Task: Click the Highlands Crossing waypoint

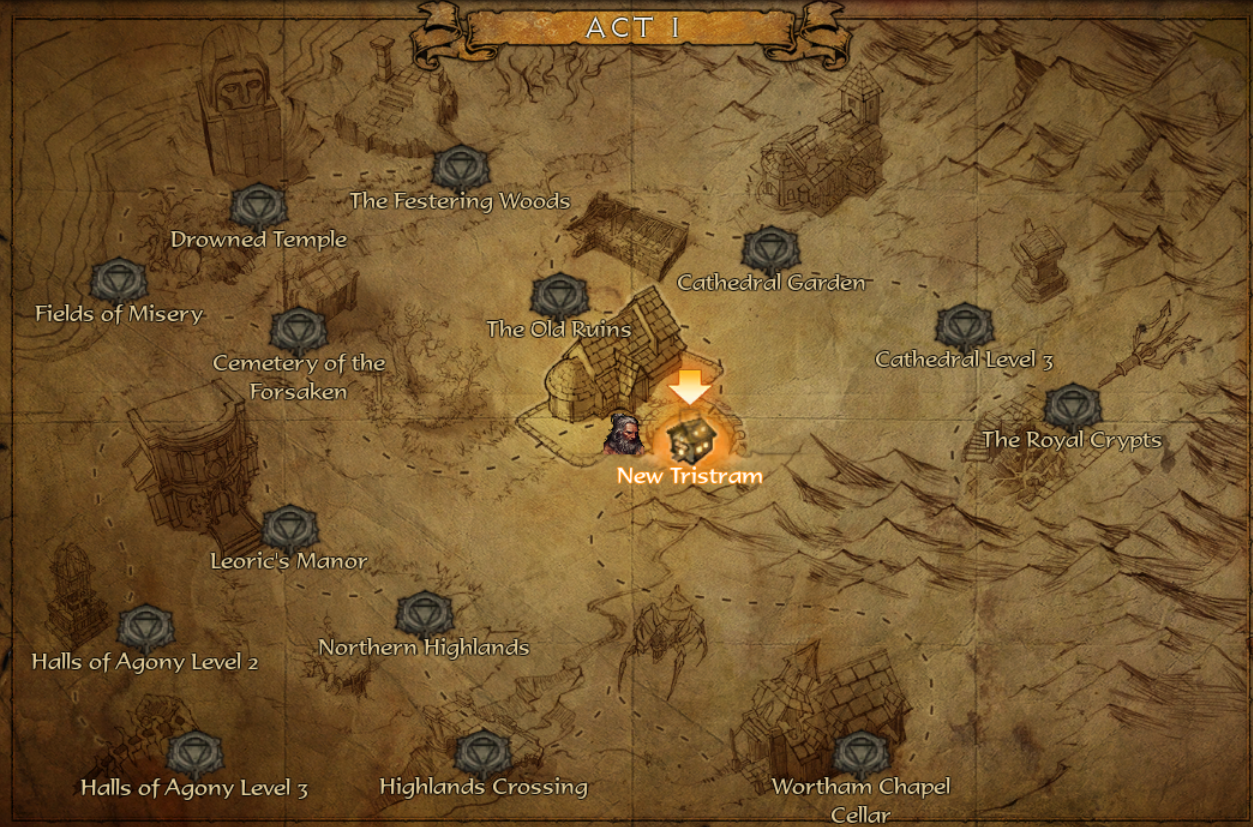Action: click(483, 755)
